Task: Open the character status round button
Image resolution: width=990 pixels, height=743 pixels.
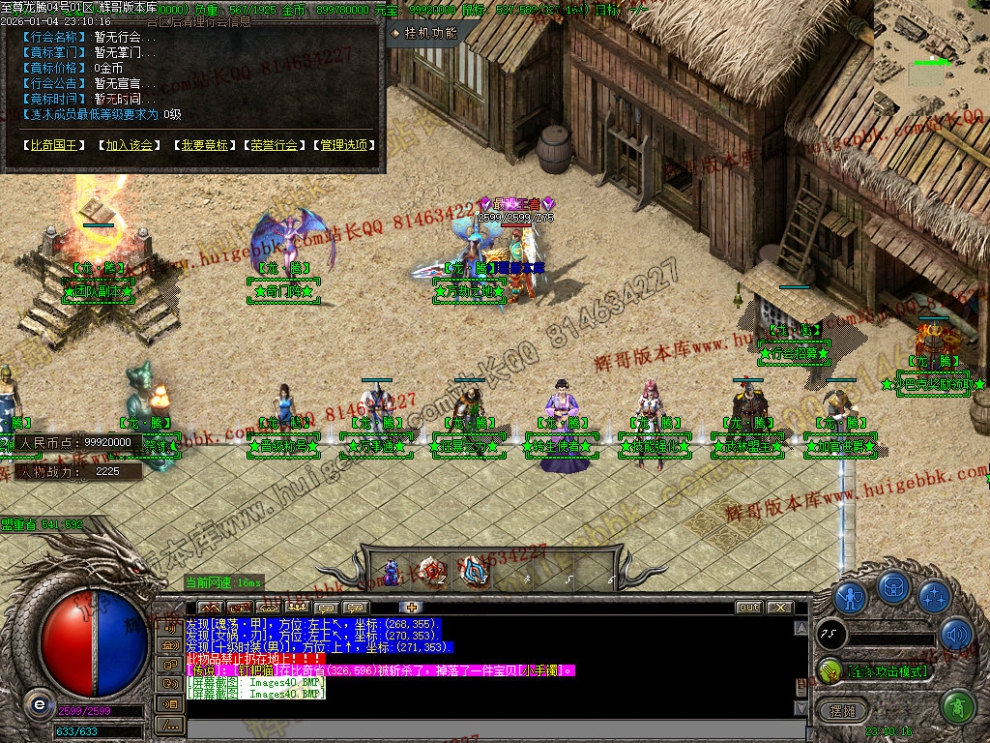Action: [850, 598]
